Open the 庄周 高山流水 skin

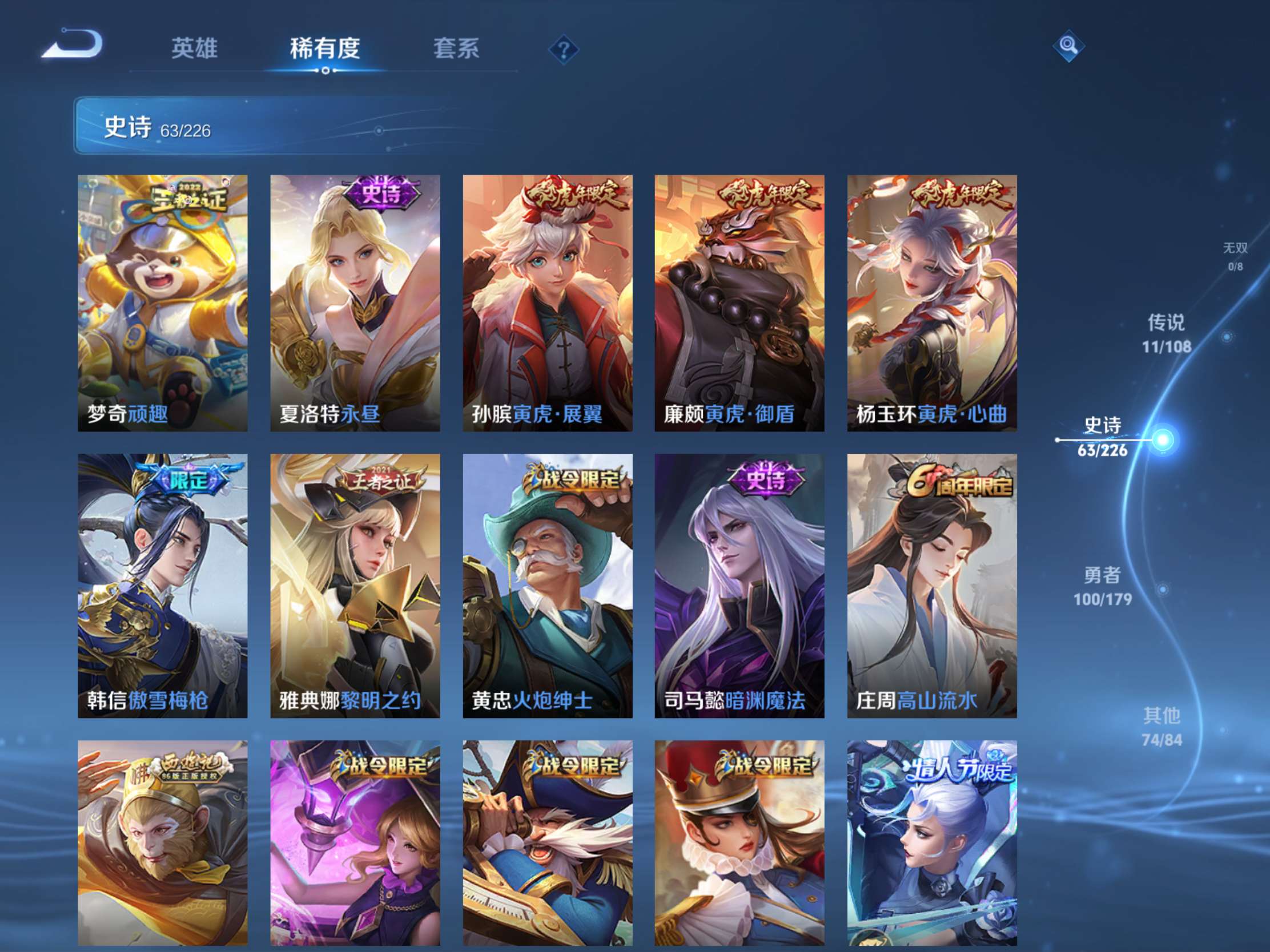[x=931, y=586]
